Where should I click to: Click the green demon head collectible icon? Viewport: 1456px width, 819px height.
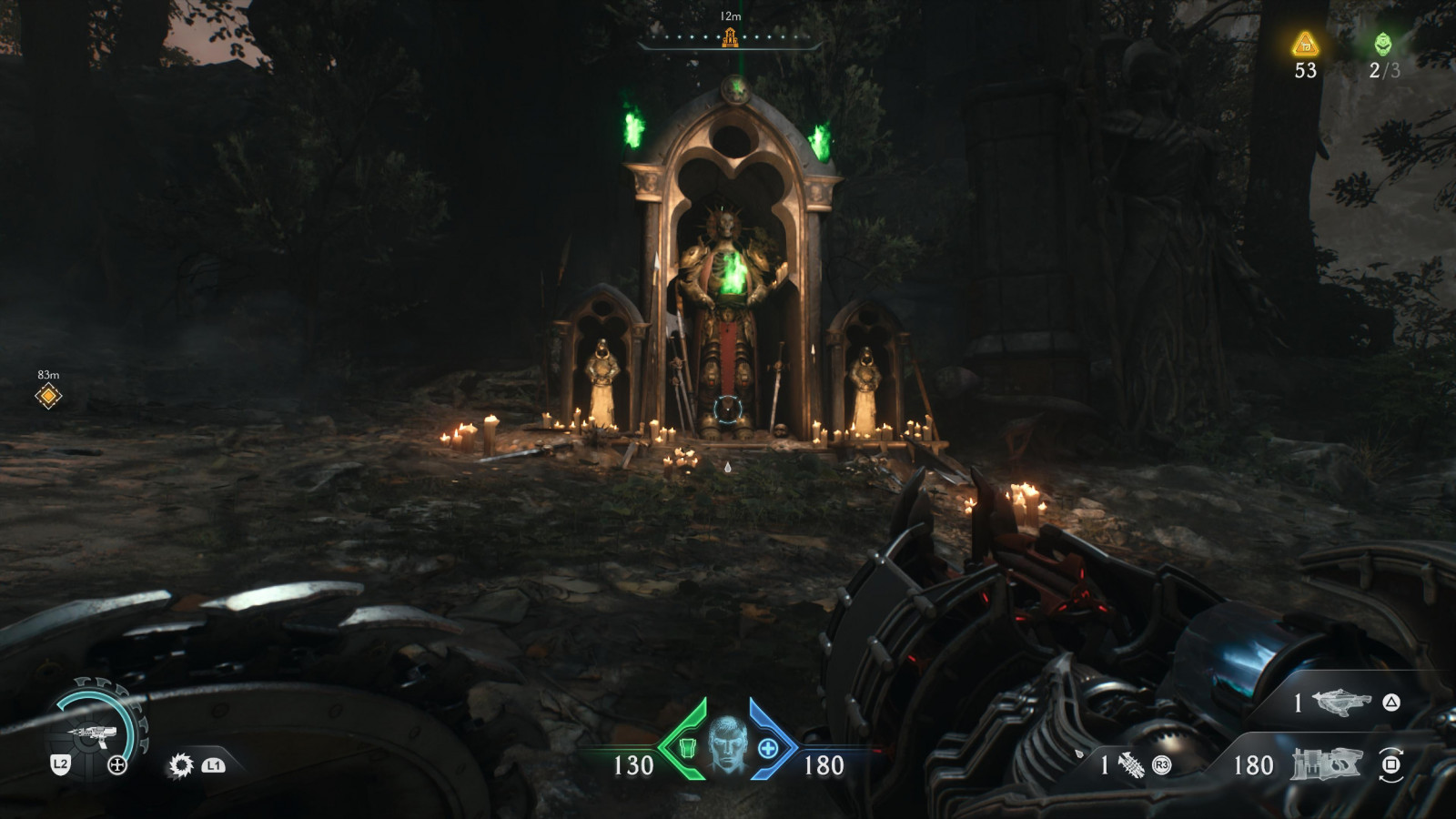(1382, 43)
